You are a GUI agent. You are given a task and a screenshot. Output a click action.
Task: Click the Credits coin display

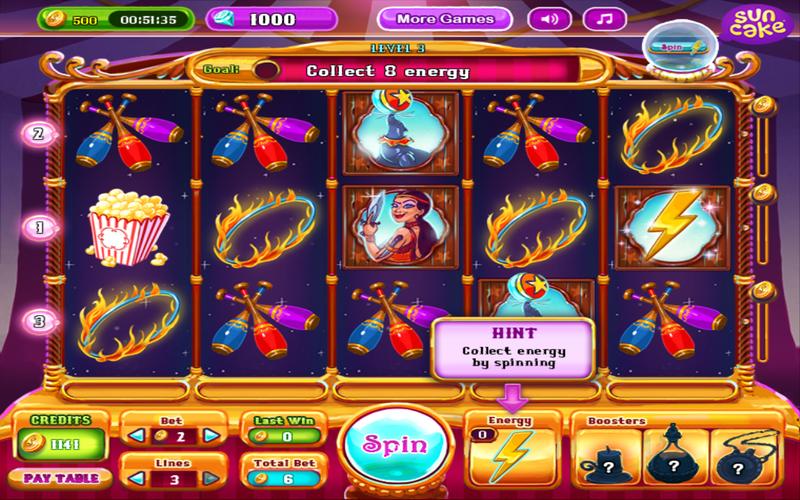(x=54, y=441)
